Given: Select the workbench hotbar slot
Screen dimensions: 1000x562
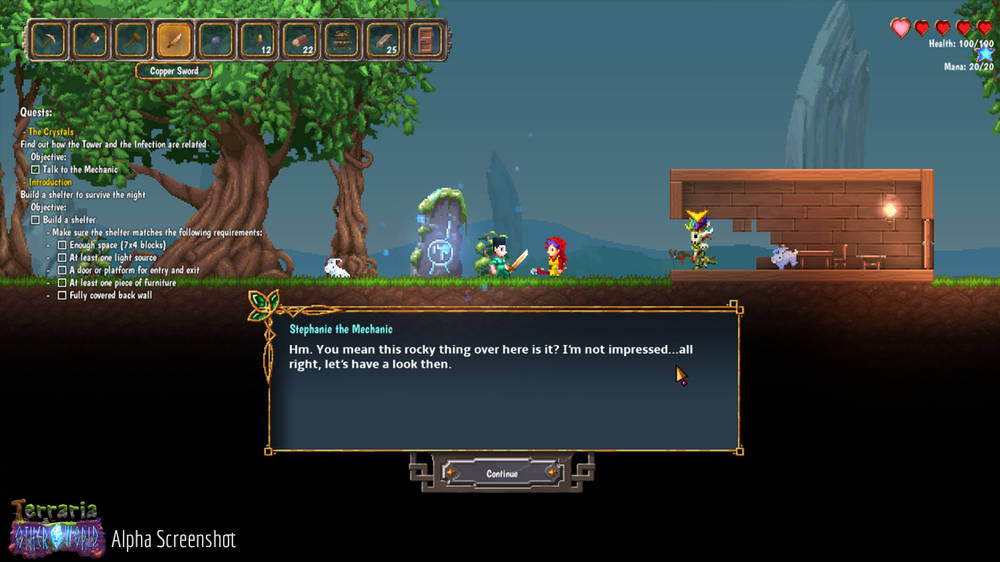Looking at the screenshot, I should (x=342, y=41).
